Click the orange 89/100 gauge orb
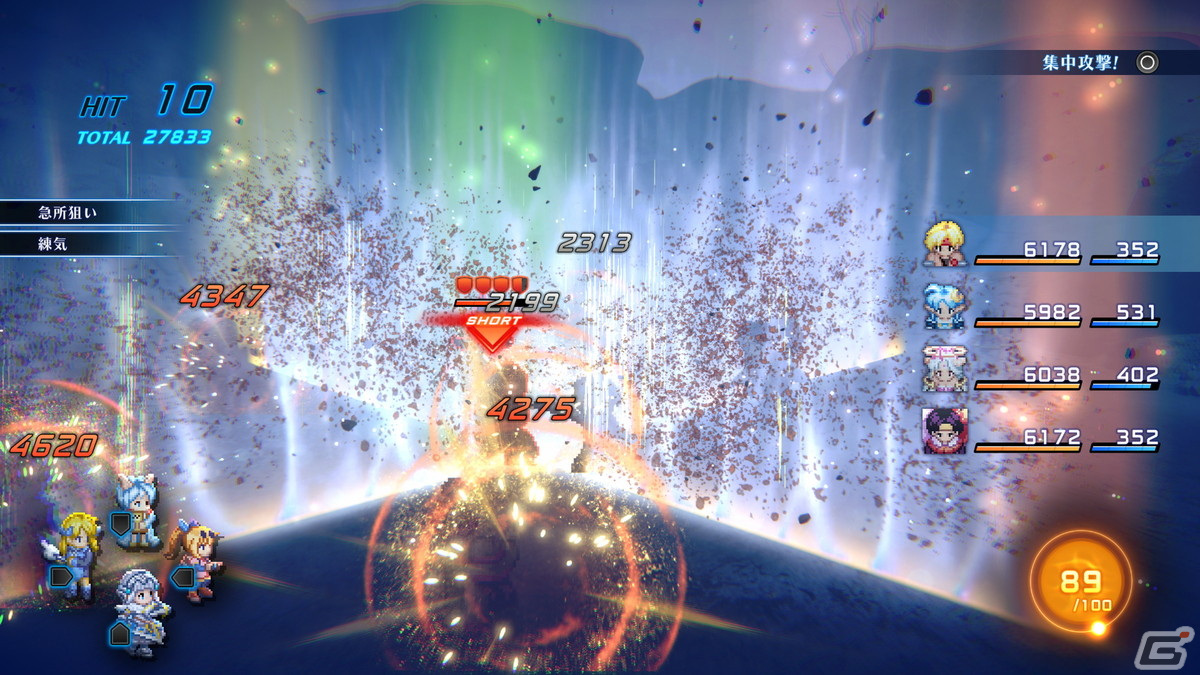 [1081, 588]
